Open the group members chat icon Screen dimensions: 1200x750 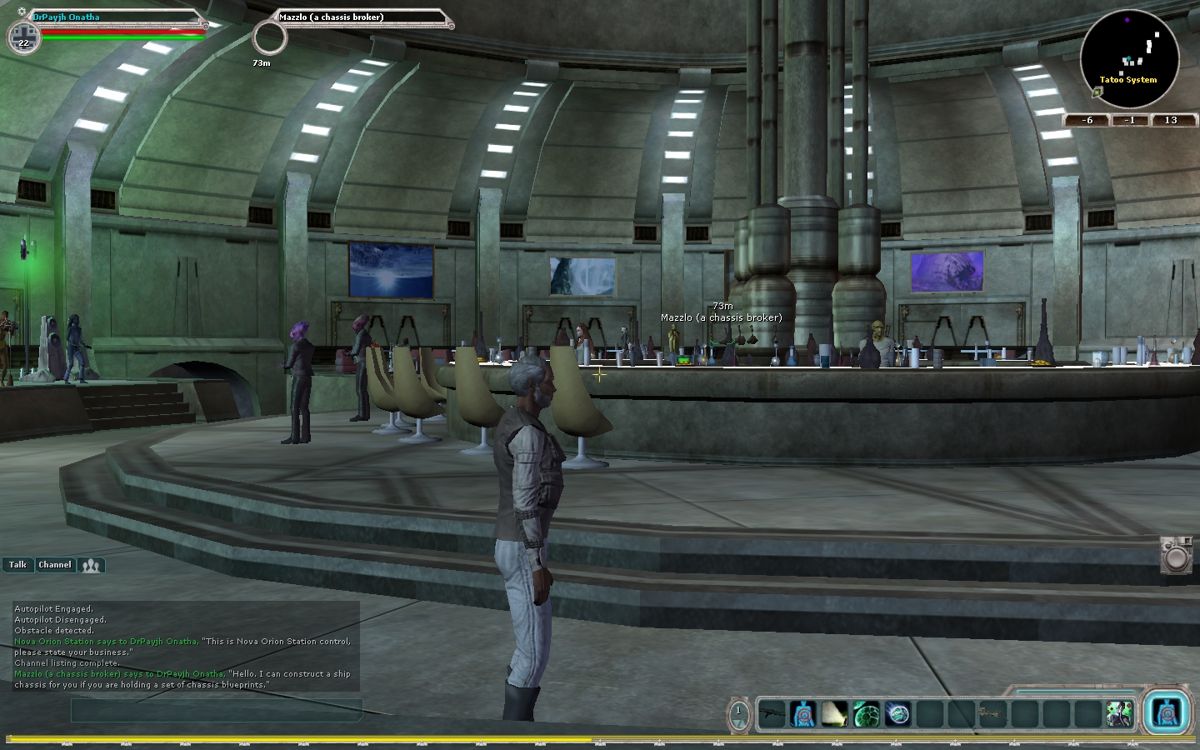pos(92,566)
